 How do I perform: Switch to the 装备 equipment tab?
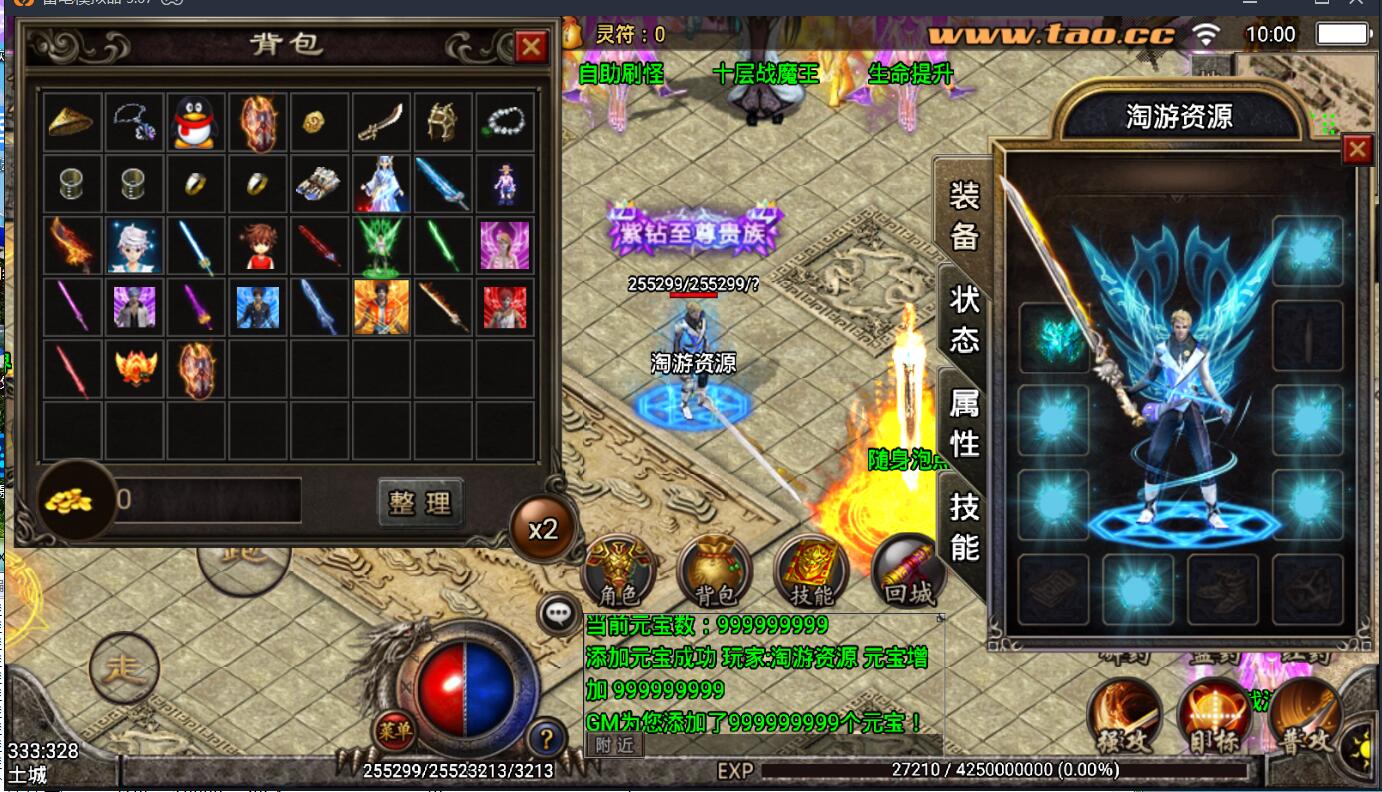pyautogui.click(x=964, y=216)
